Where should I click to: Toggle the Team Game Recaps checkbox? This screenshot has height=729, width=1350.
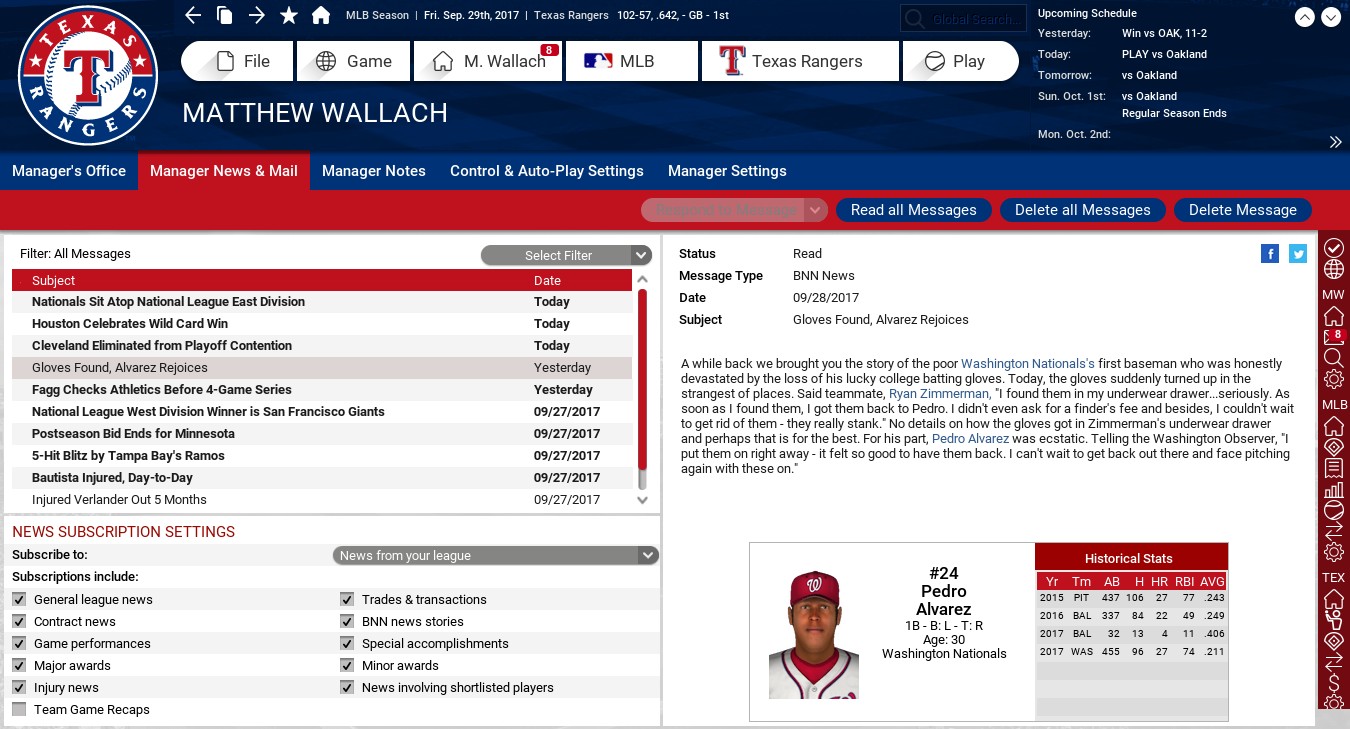coord(19,710)
